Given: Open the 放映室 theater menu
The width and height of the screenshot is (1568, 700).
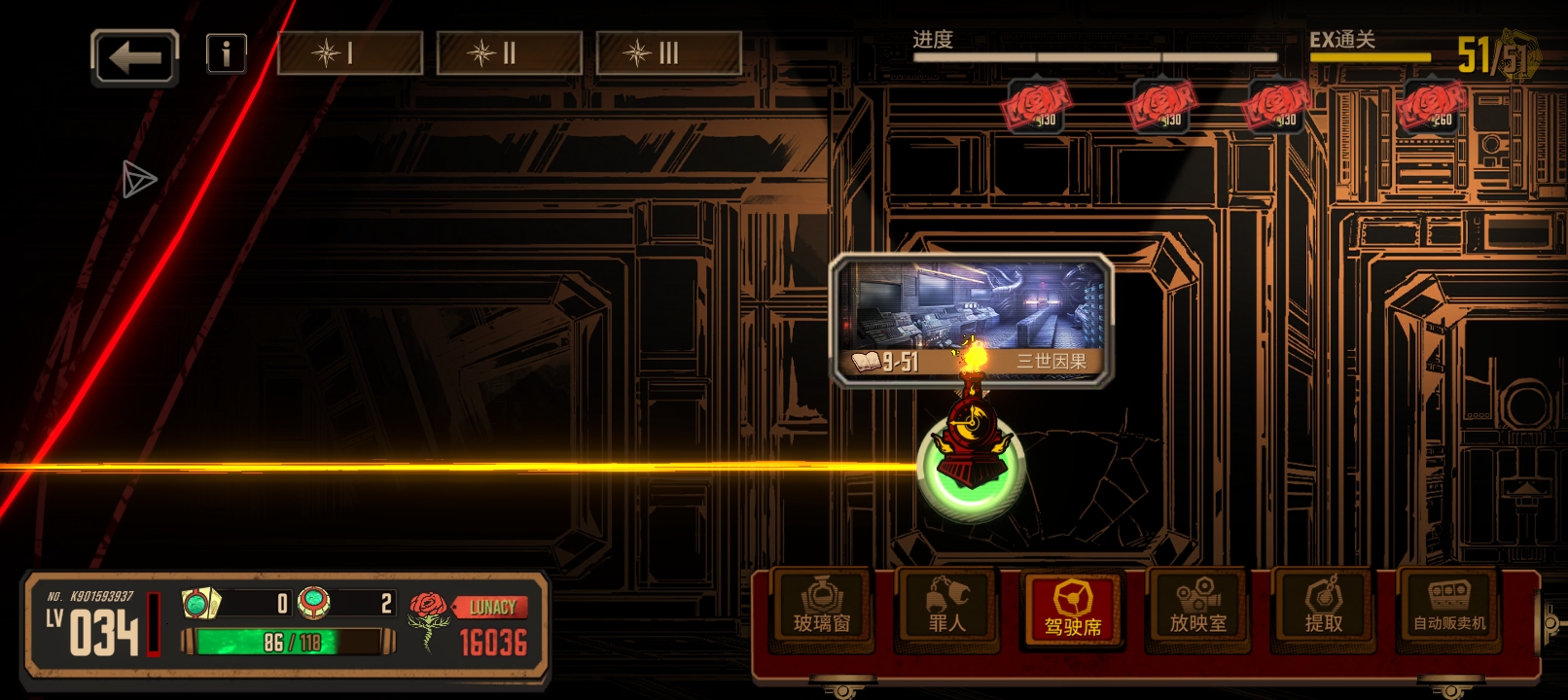Looking at the screenshot, I should [1197, 609].
